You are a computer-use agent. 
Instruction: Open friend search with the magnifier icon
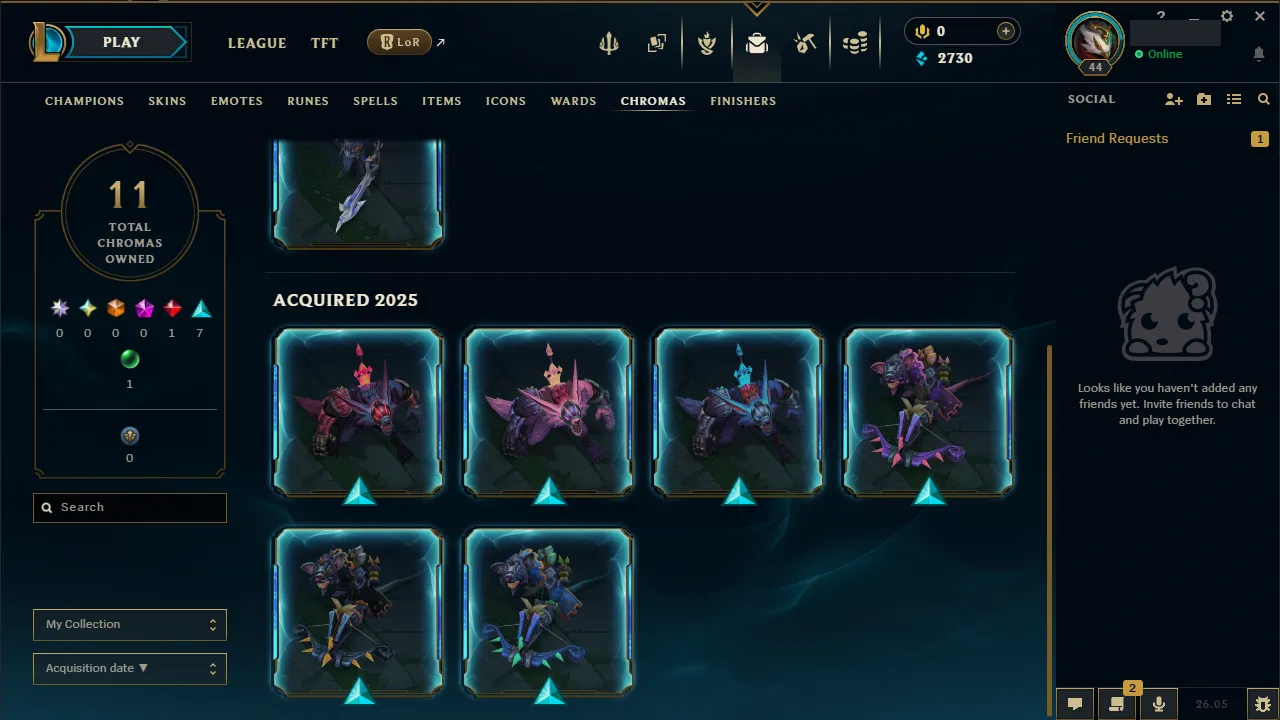pos(1263,99)
